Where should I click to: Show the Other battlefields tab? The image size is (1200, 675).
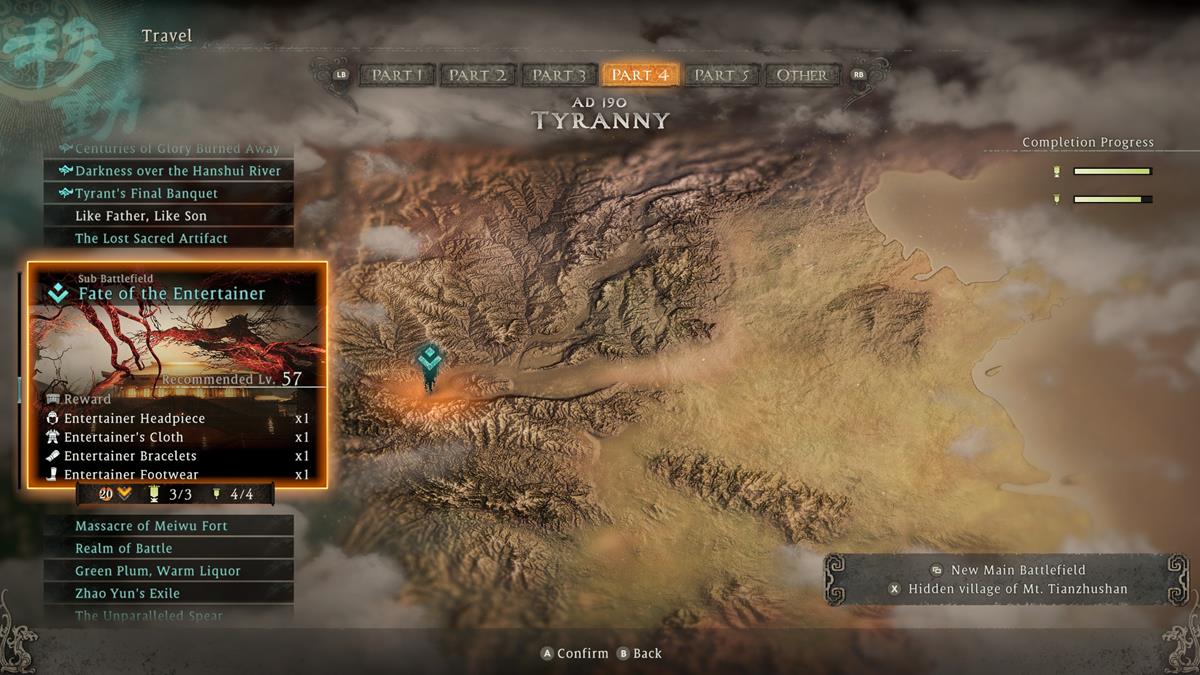coord(802,75)
